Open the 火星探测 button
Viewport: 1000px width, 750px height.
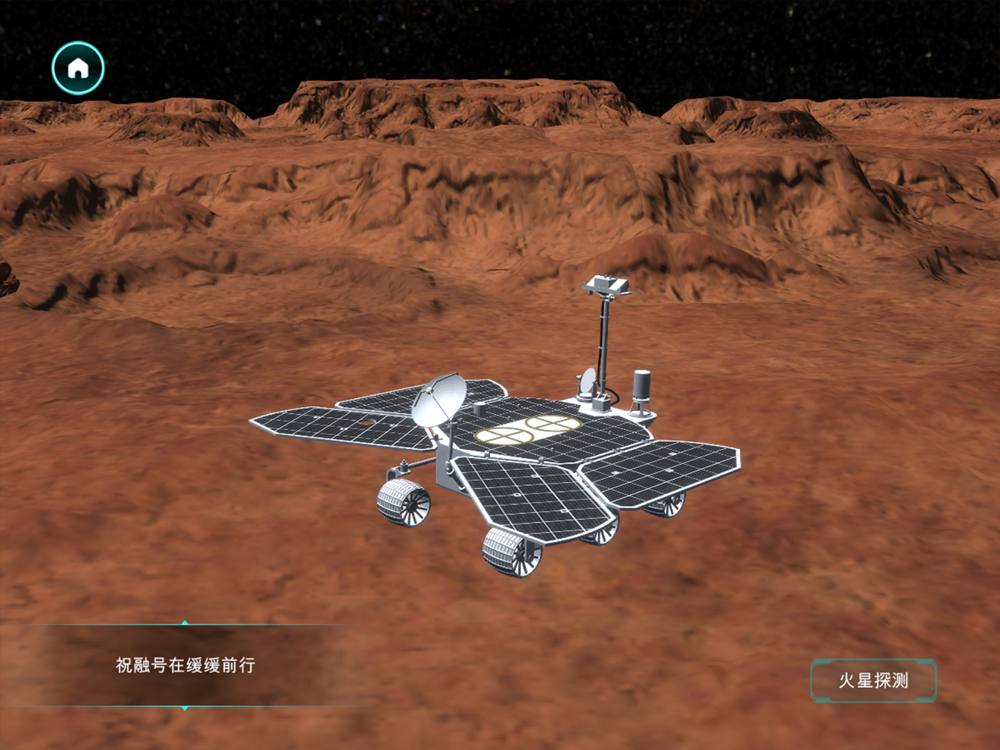(x=873, y=681)
